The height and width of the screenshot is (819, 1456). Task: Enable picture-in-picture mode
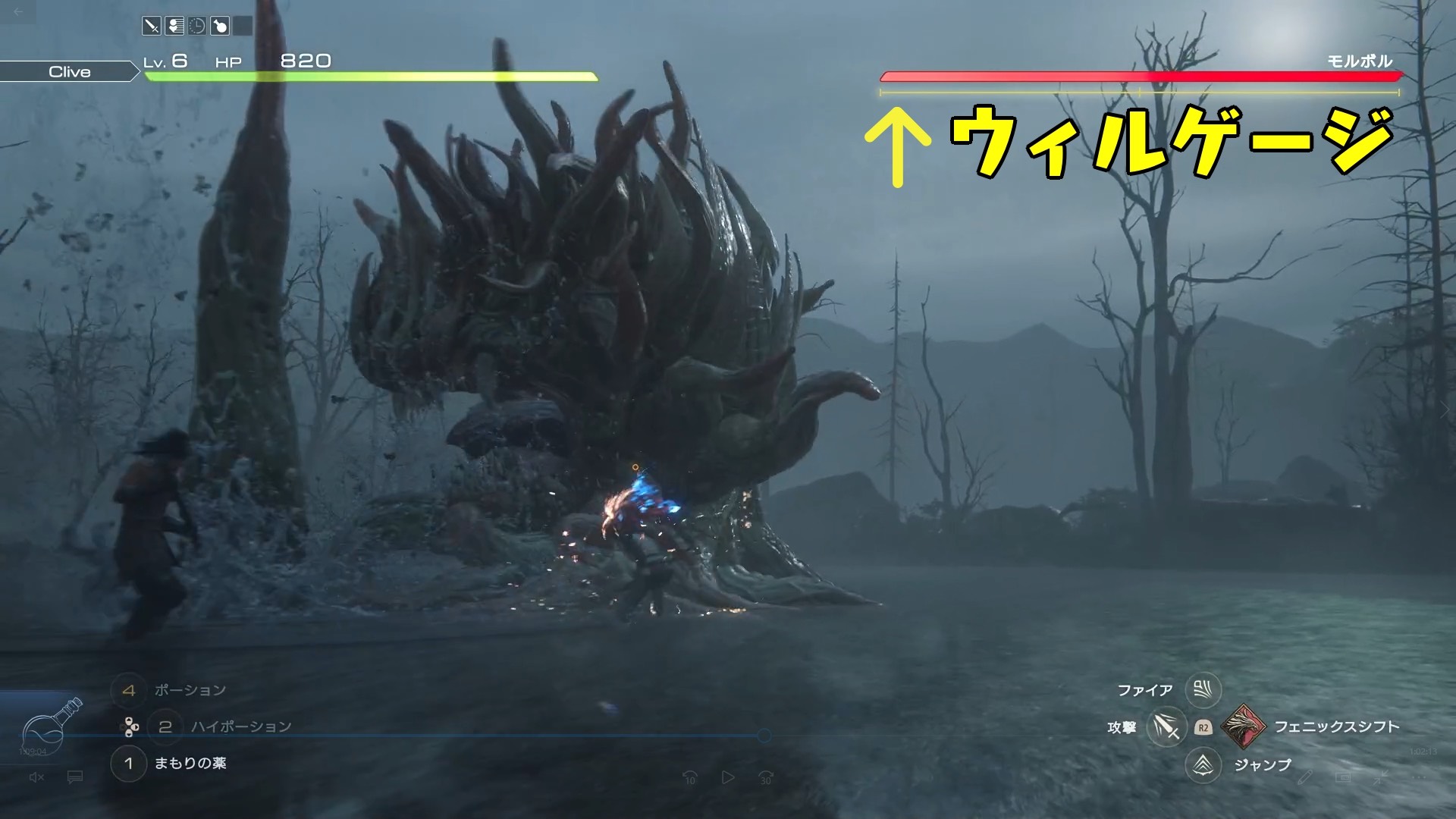click(1343, 778)
